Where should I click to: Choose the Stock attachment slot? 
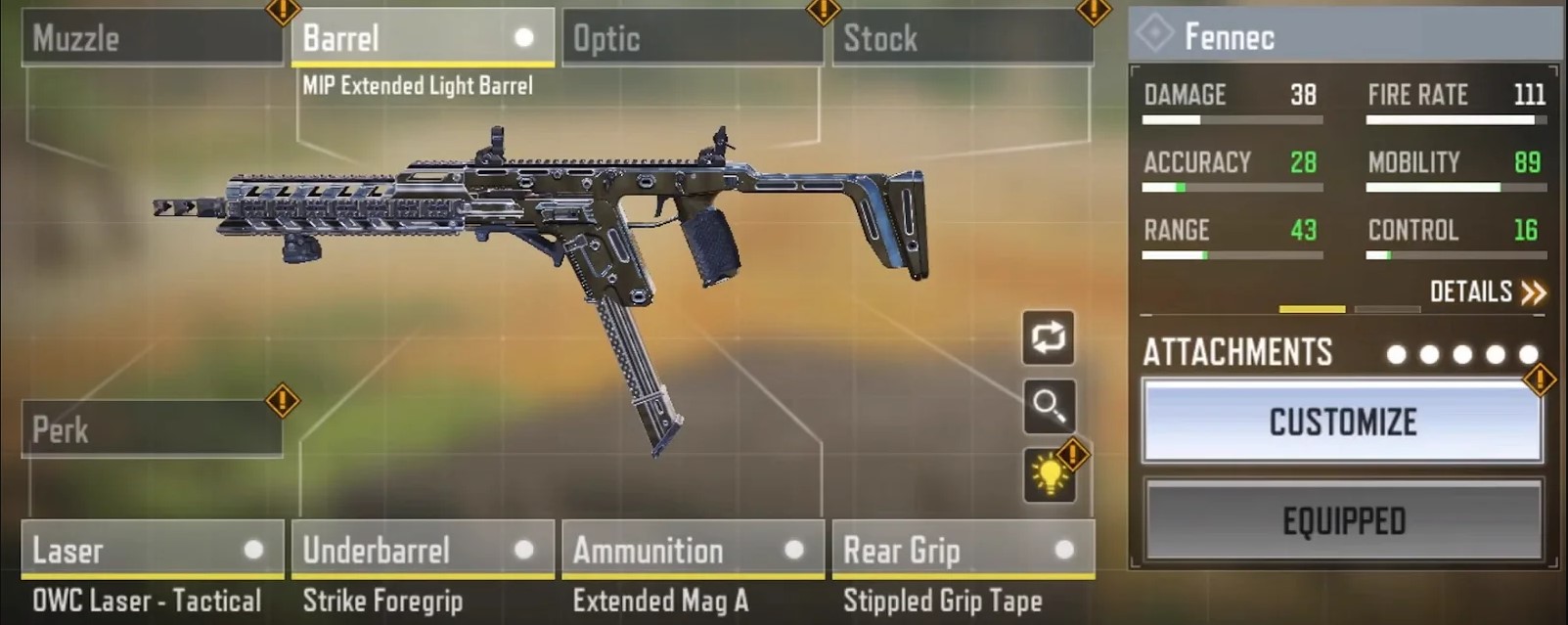point(963,38)
